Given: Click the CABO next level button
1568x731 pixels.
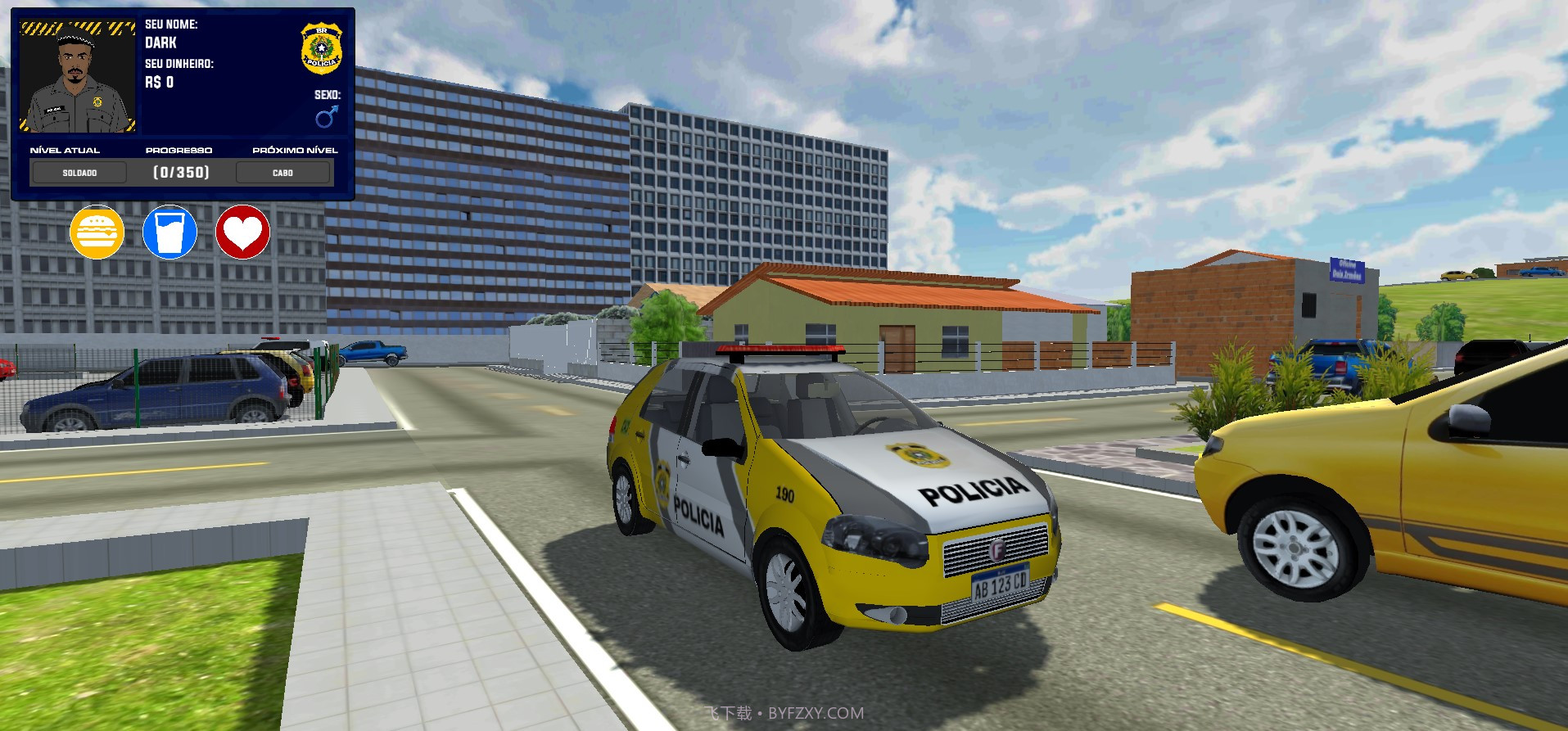Looking at the screenshot, I should click(x=282, y=172).
